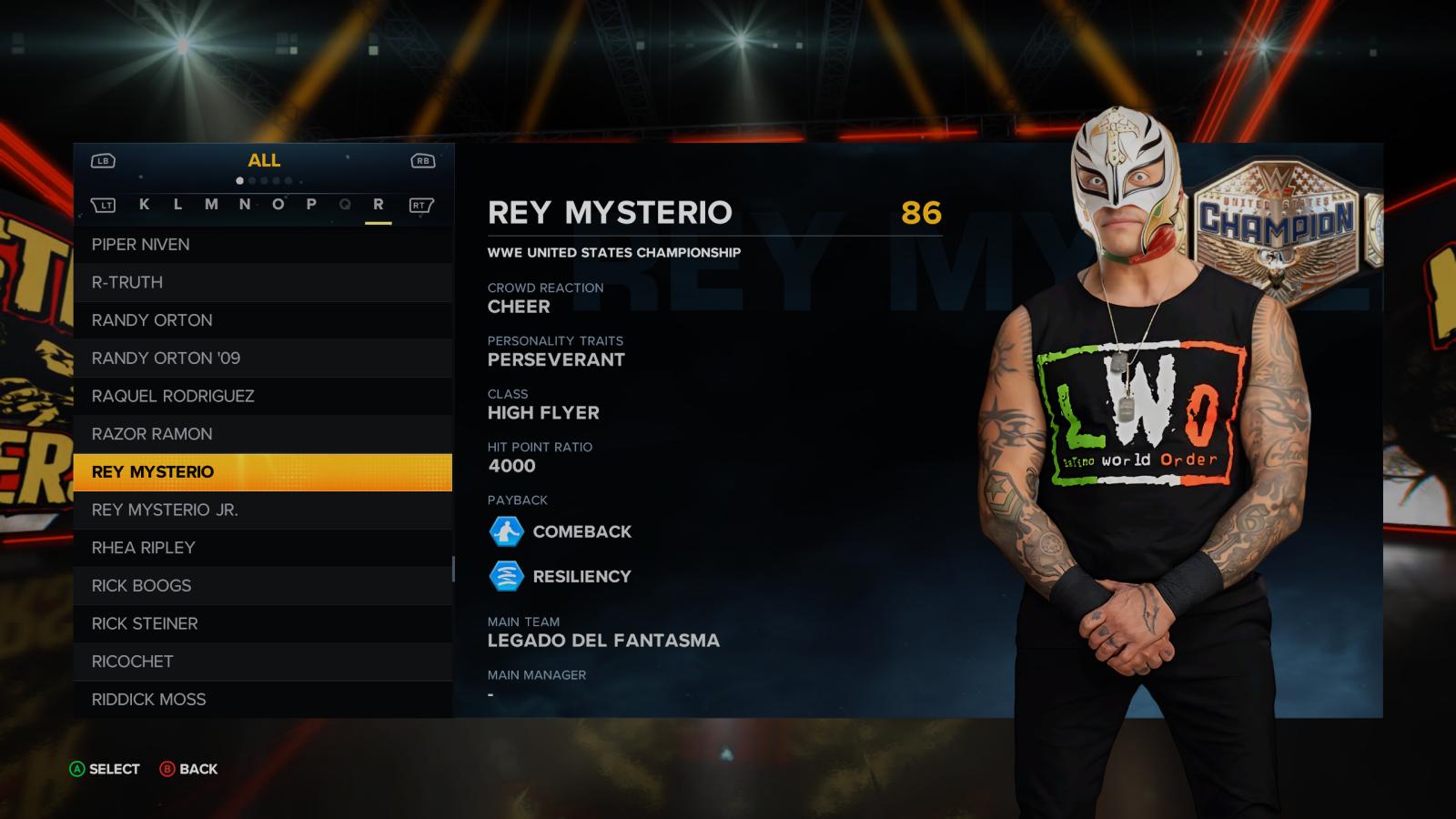
Task: Click the United States Championship belt image
Action: (1279, 224)
